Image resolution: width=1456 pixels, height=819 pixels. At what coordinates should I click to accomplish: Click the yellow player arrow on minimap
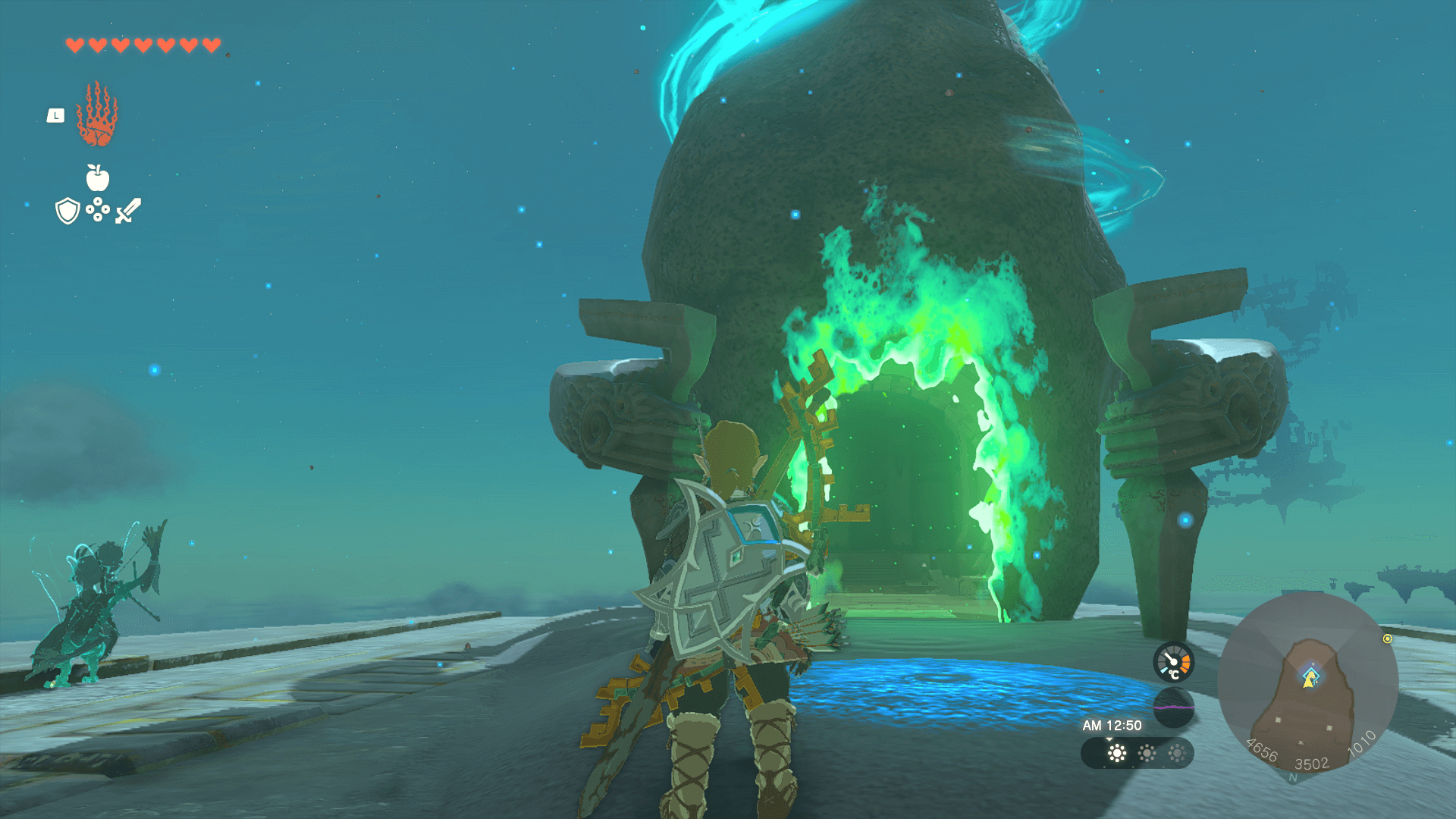pyautogui.click(x=1309, y=679)
